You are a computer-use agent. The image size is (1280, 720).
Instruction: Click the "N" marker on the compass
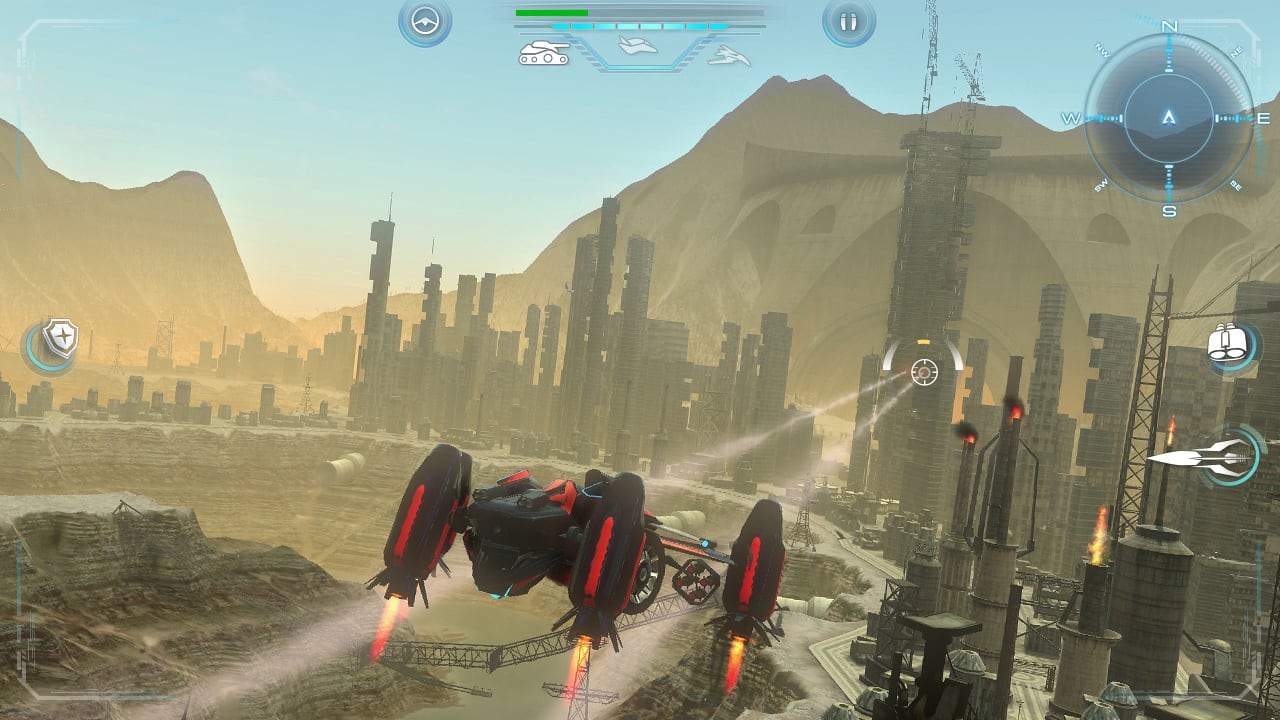[1169, 27]
